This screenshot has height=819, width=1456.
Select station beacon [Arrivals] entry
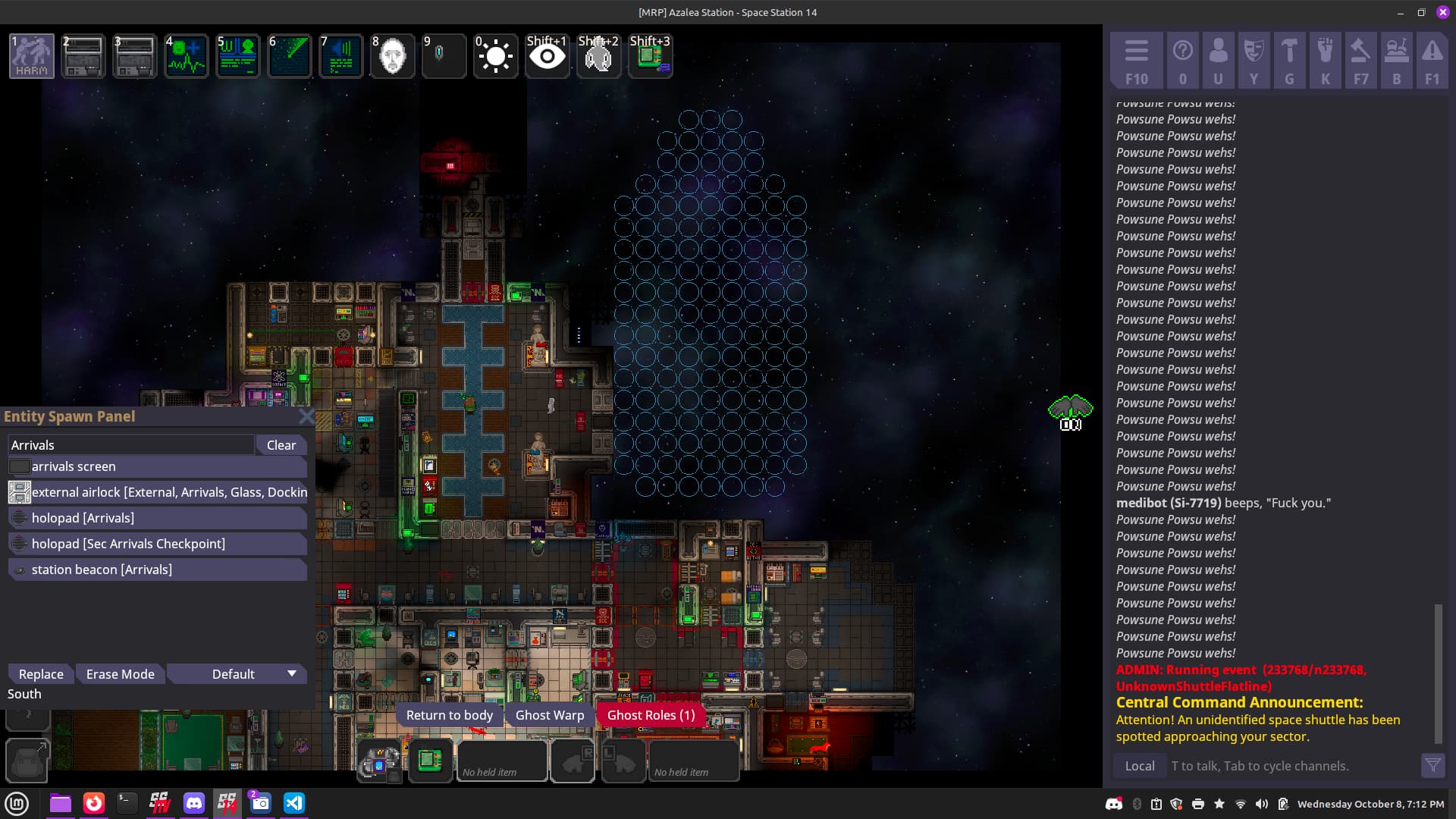point(158,570)
